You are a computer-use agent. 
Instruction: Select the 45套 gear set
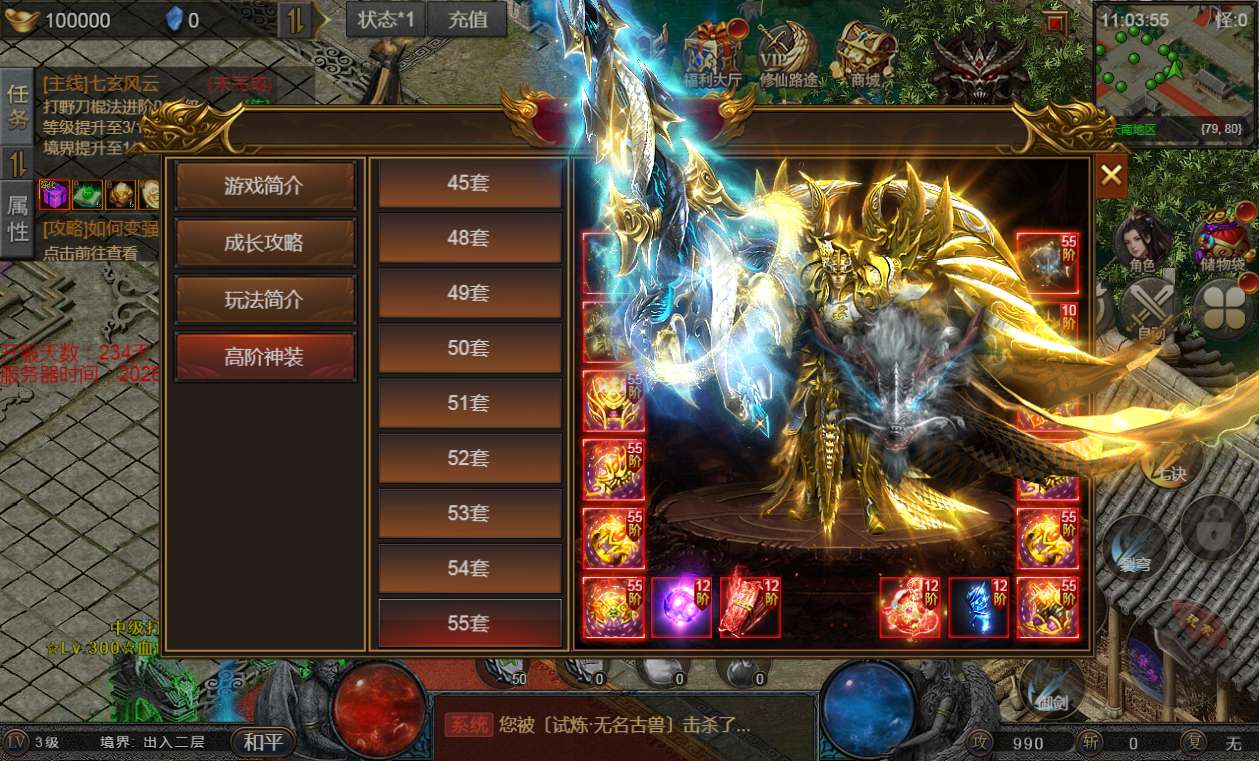469,183
